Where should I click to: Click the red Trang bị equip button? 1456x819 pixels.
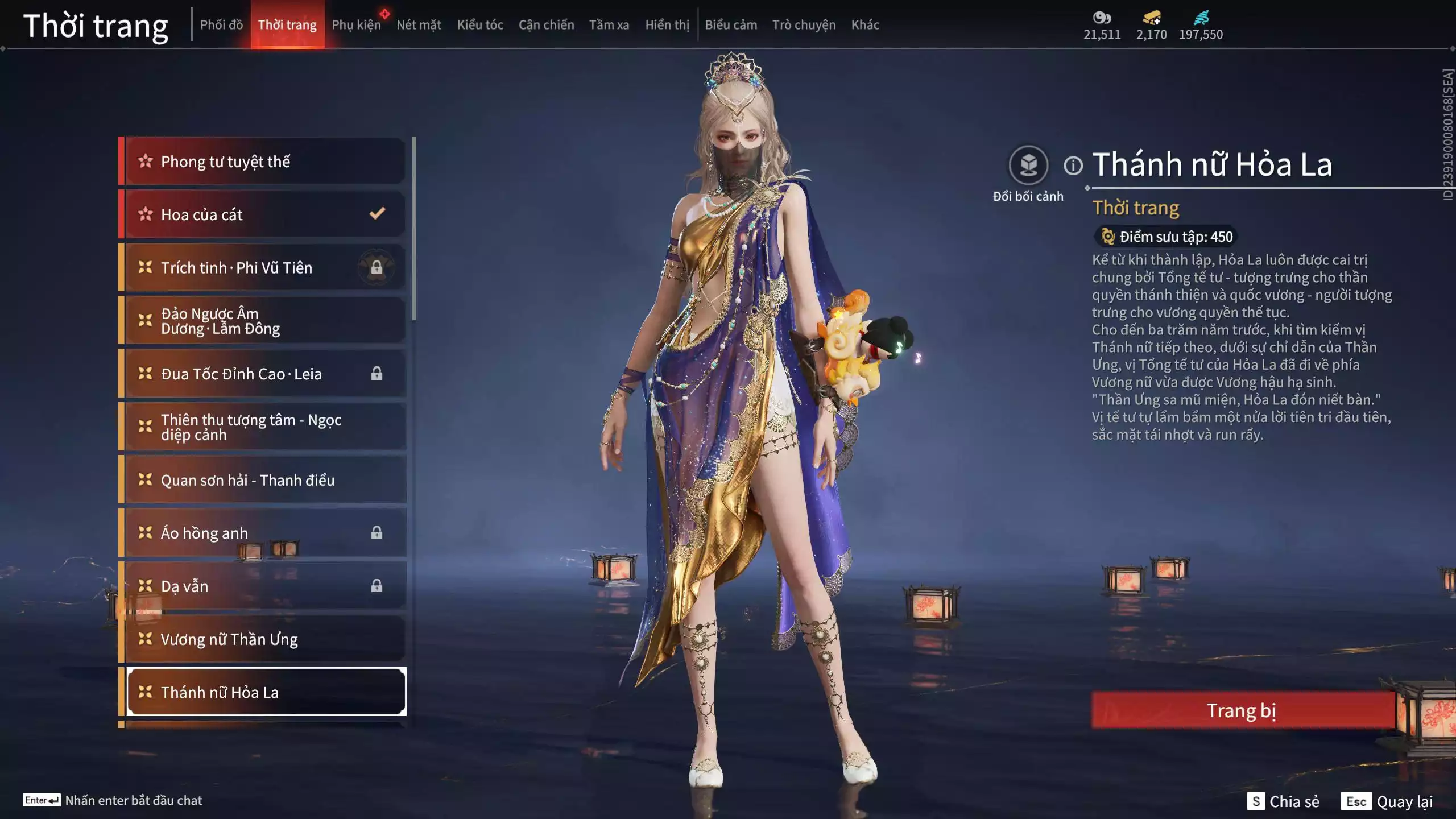click(x=1242, y=710)
